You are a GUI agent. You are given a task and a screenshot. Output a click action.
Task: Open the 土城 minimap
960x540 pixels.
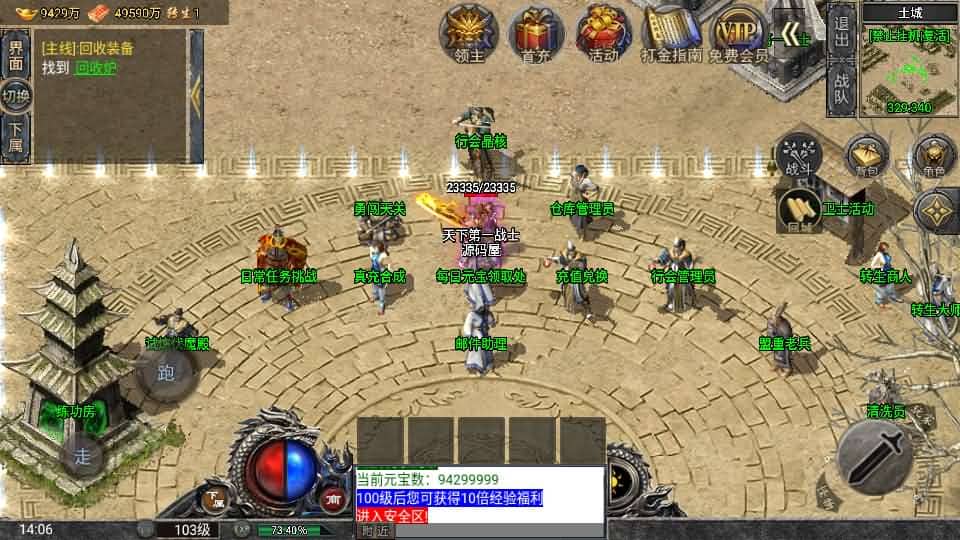910,66
